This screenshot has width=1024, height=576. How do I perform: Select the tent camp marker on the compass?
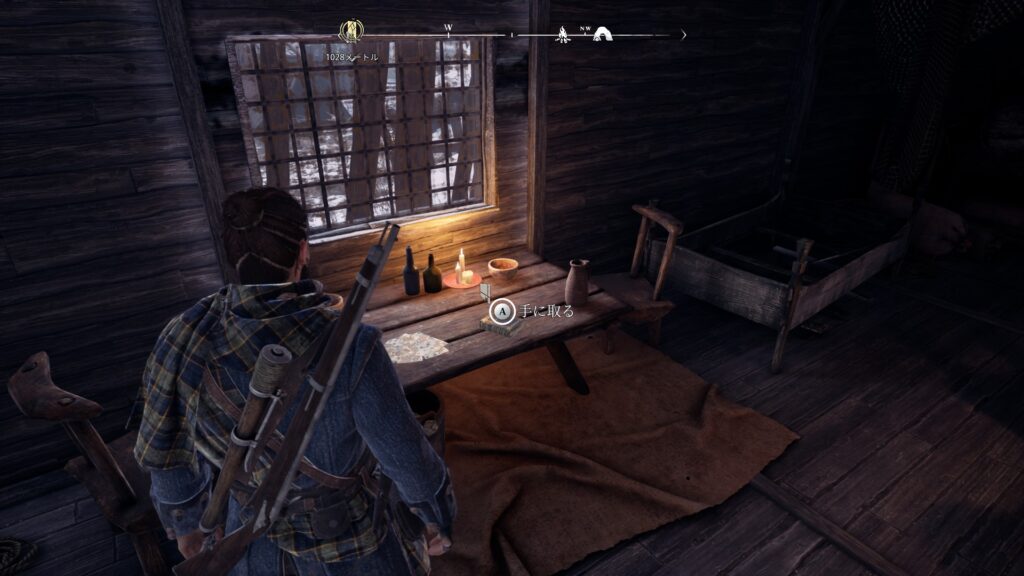pos(603,35)
